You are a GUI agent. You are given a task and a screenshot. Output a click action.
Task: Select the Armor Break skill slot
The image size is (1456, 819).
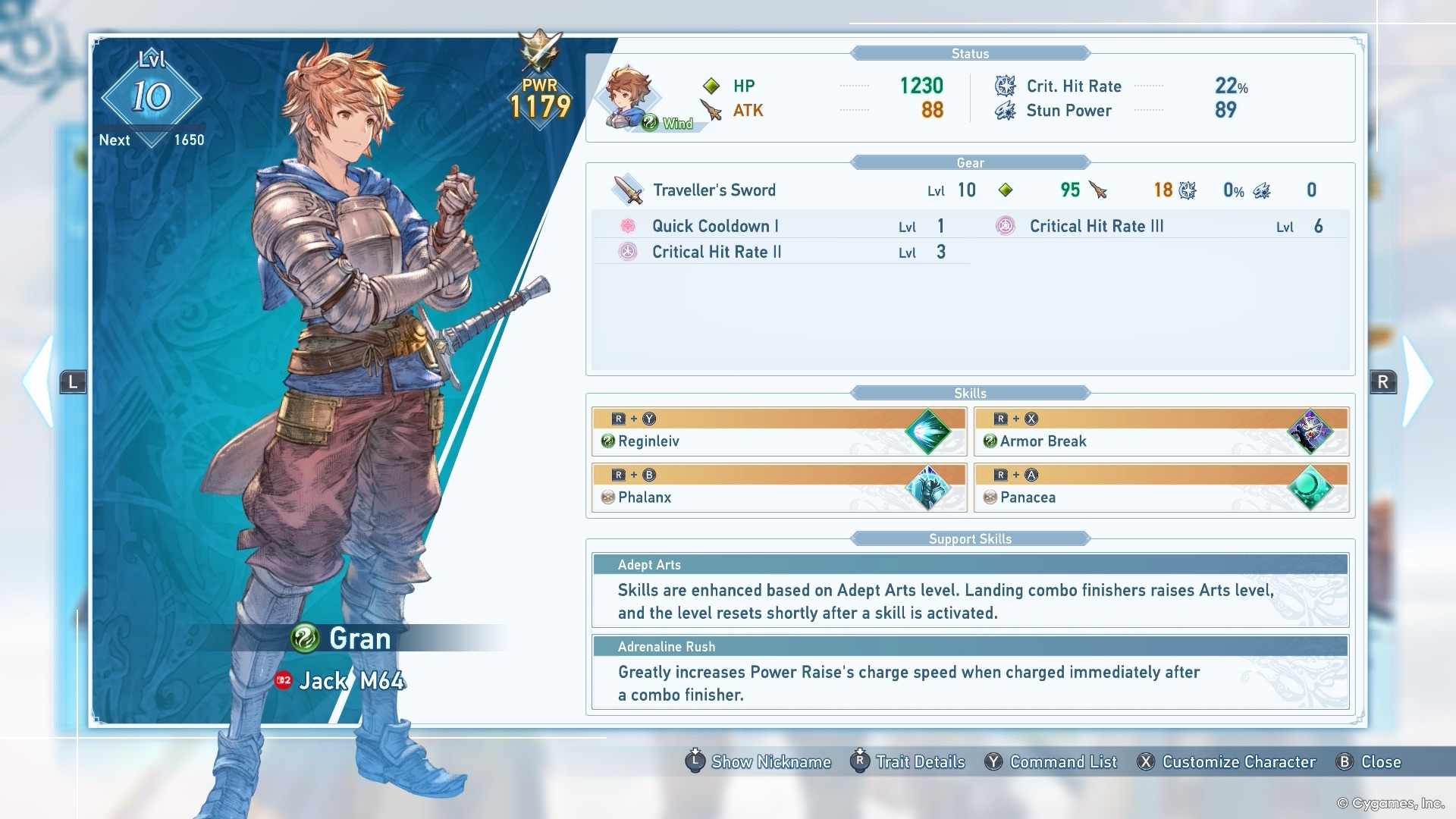pos(1161,432)
